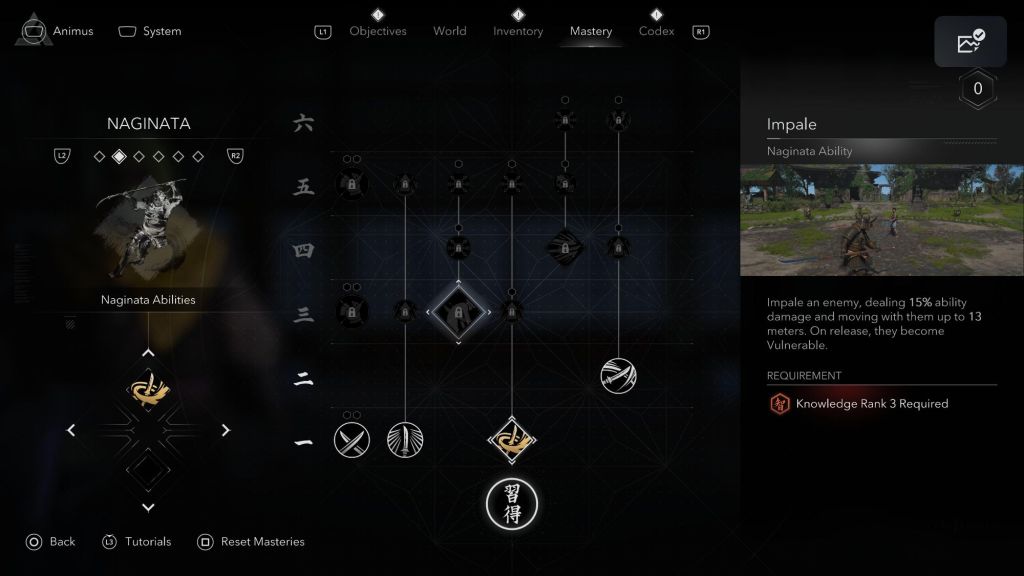
Task: Choose the crossed blades skill node
Action: [352, 439]
